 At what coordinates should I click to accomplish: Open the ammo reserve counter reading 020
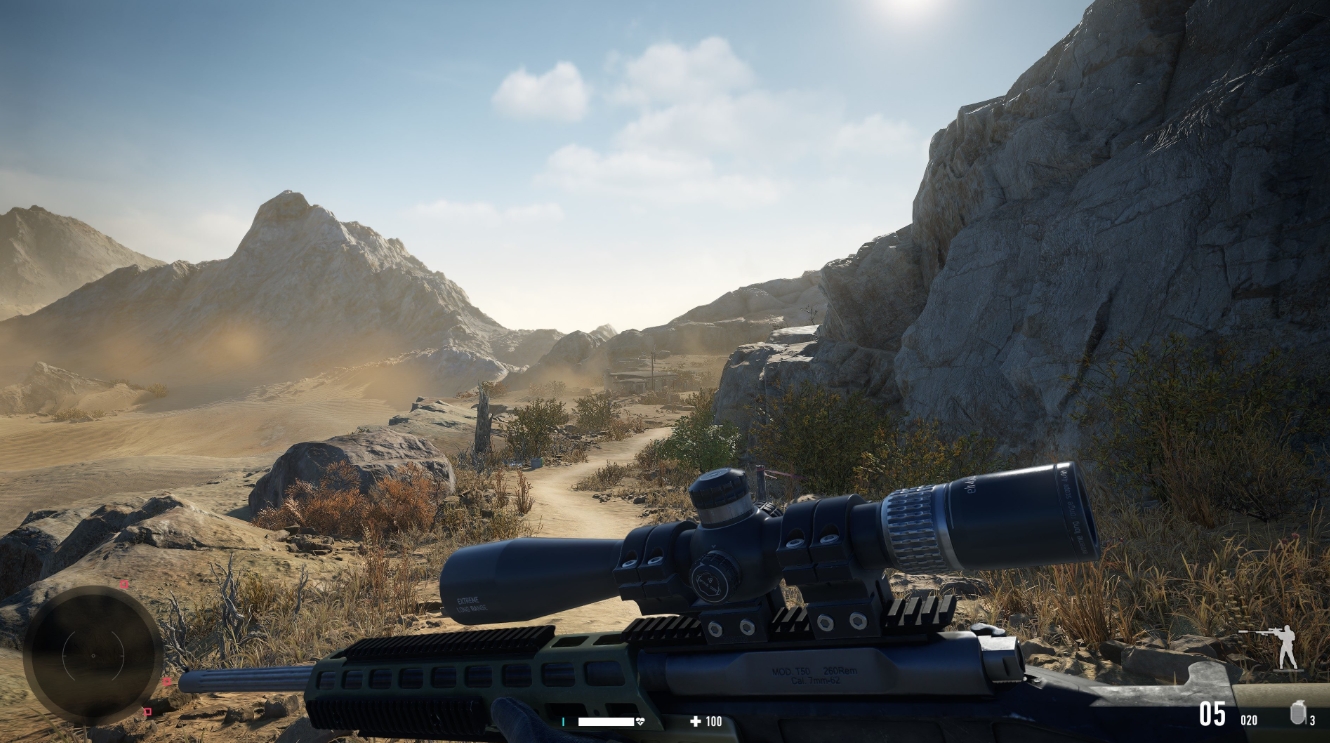click(1248, 719)
